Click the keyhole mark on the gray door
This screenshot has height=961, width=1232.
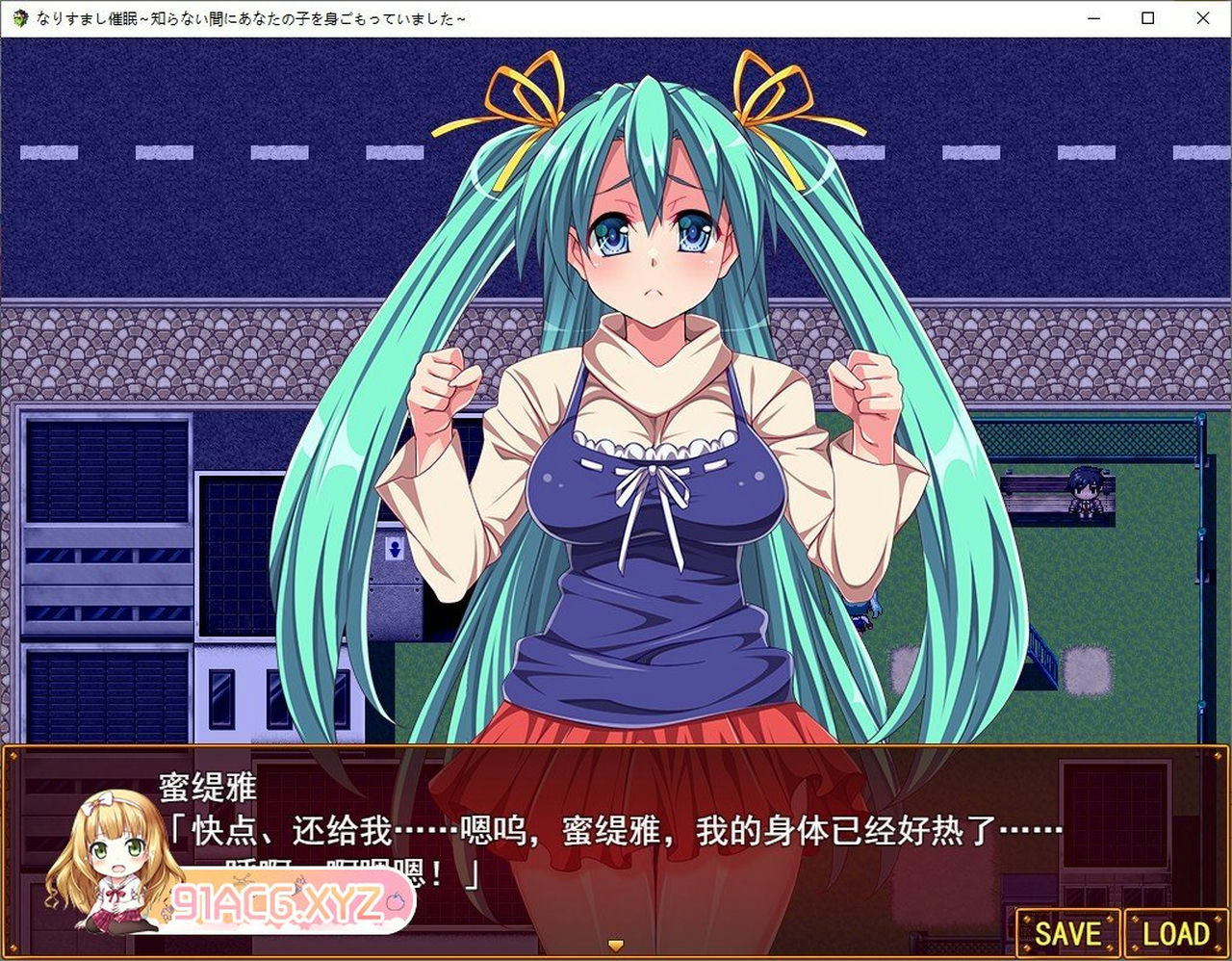click(393, 550)
